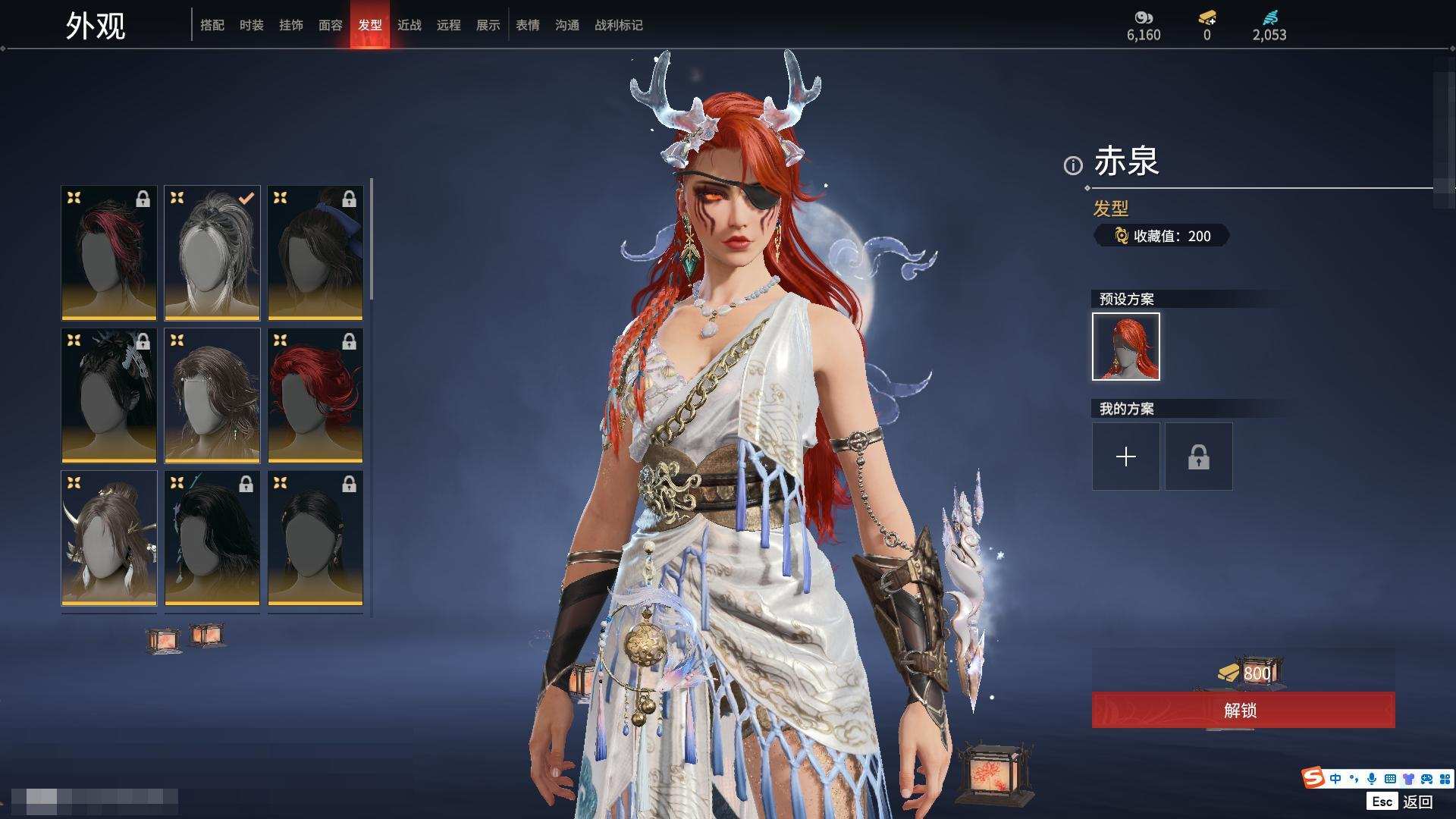This screenshot has width=1456, height=819.
Task: Select the 沟通 tab
Action: (566, 25)
